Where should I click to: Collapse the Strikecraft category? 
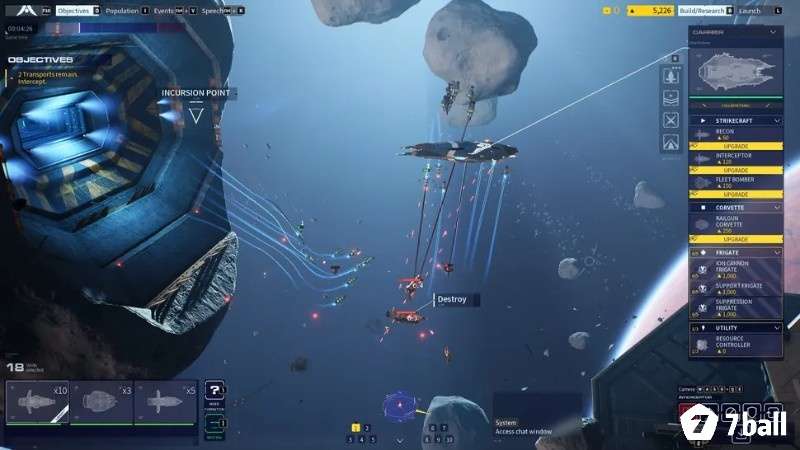[777, 120]
